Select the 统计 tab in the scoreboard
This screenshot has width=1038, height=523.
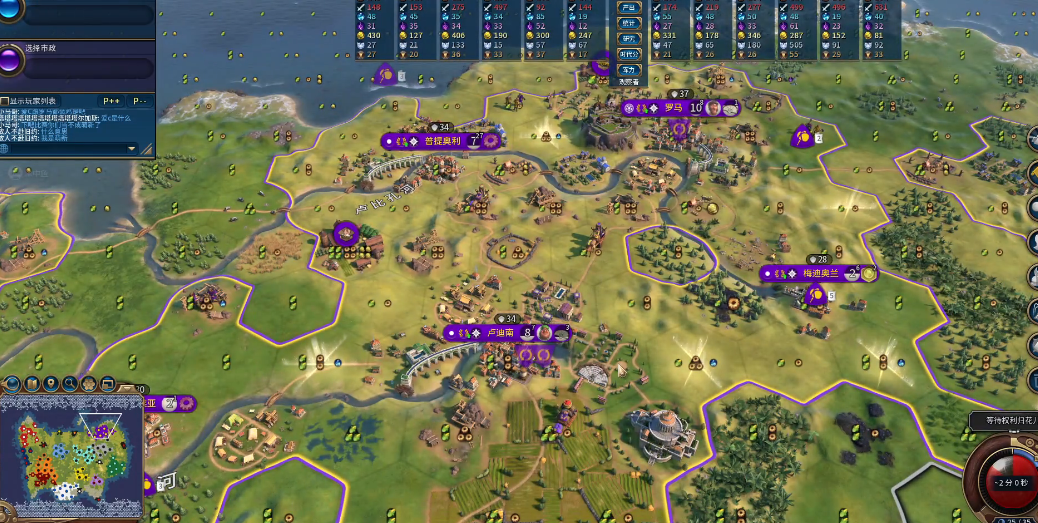coord(629,23)
